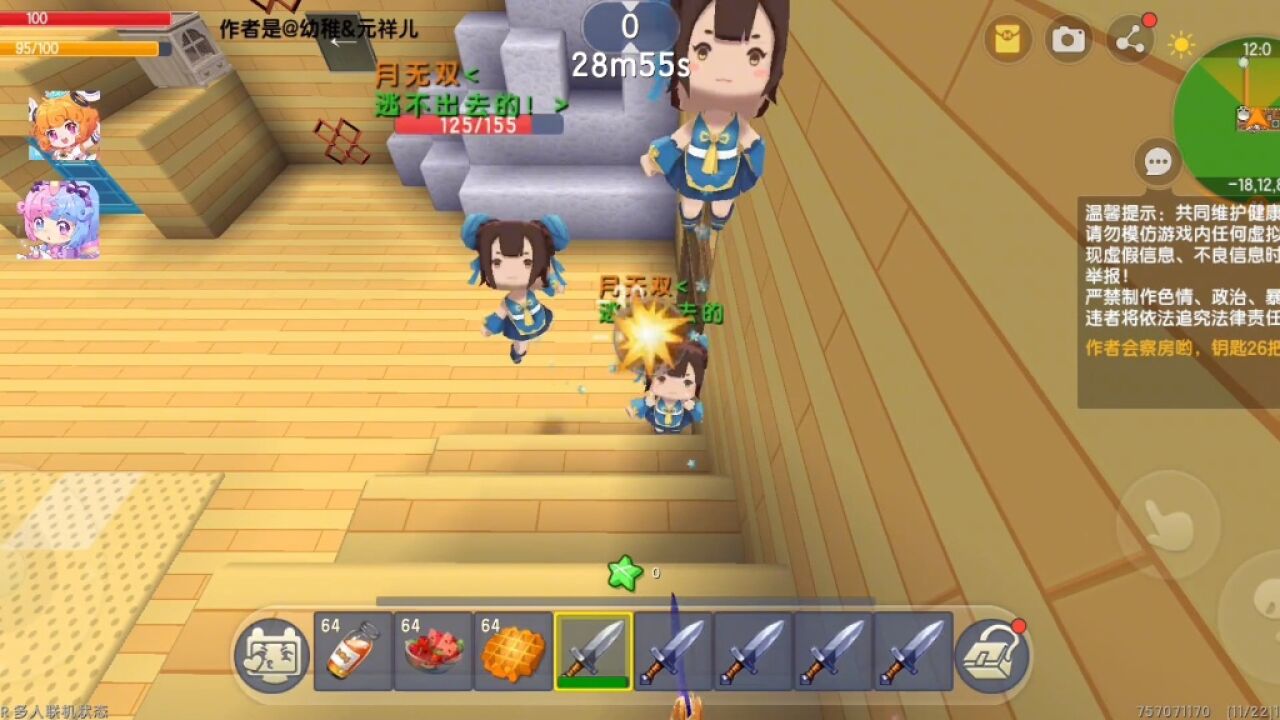
Task: Click the sun weather icon
Action: (1182, 45)
